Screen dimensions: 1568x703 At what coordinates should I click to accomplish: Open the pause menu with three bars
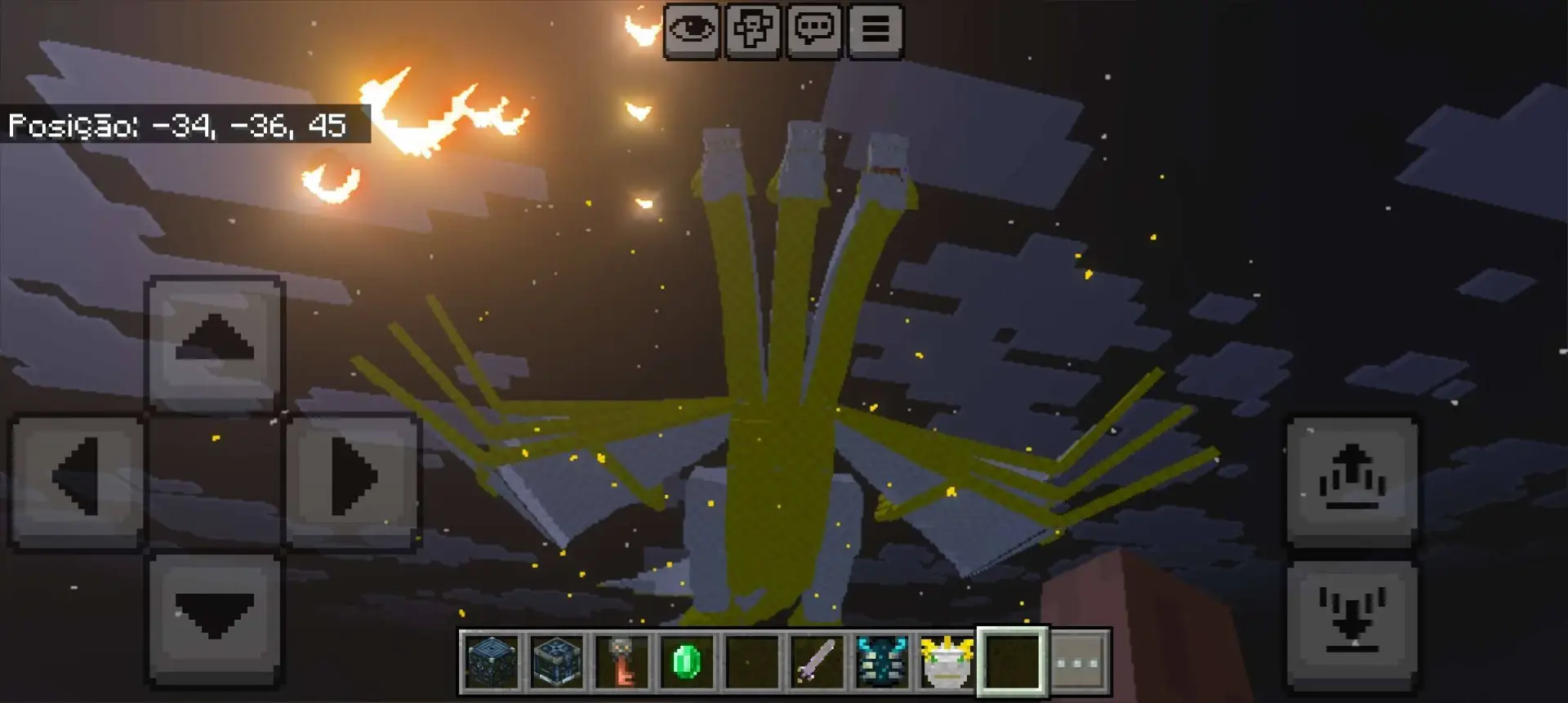coord(875,31)
